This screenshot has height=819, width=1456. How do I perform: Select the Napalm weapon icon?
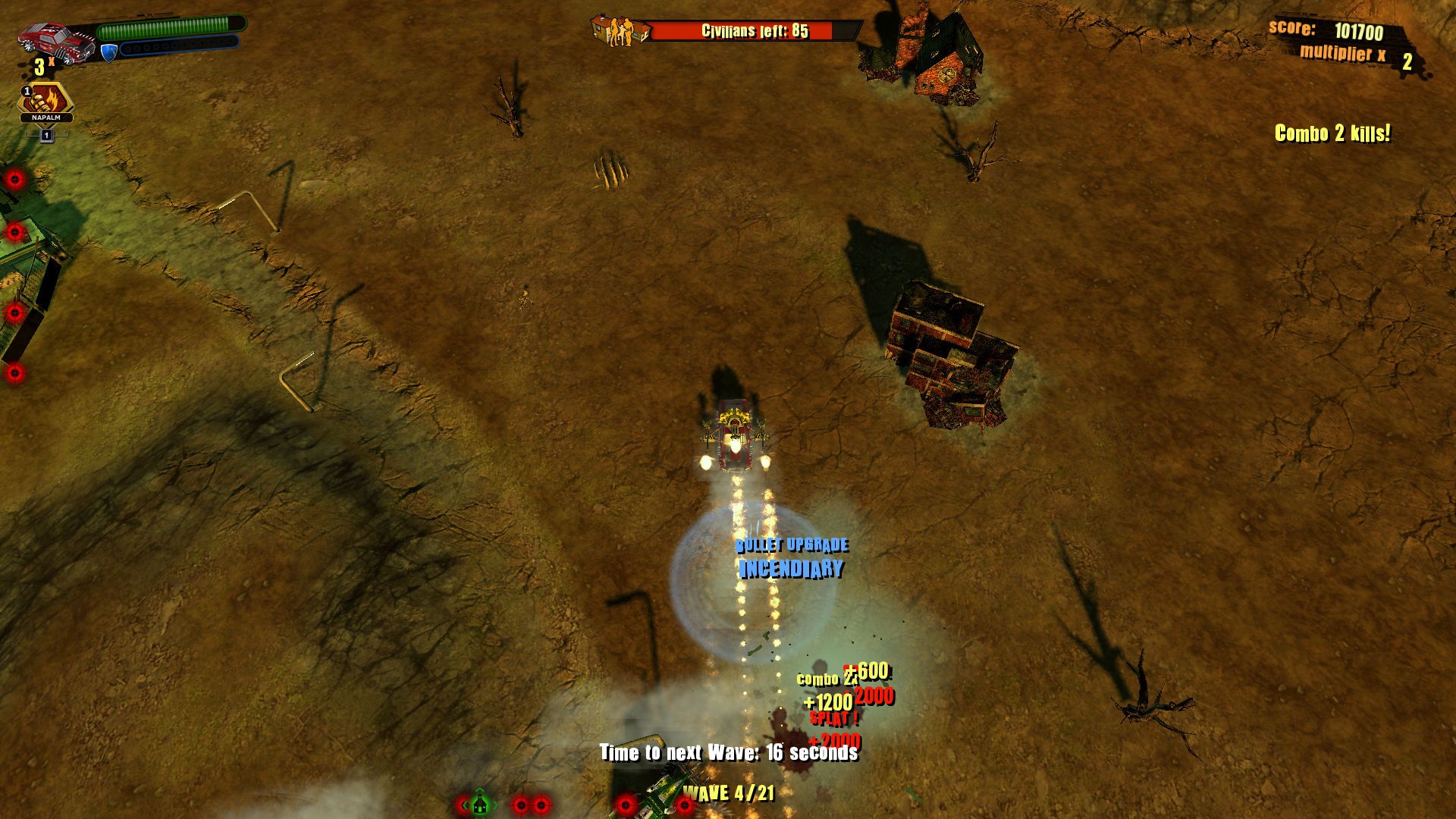[47, 99]
